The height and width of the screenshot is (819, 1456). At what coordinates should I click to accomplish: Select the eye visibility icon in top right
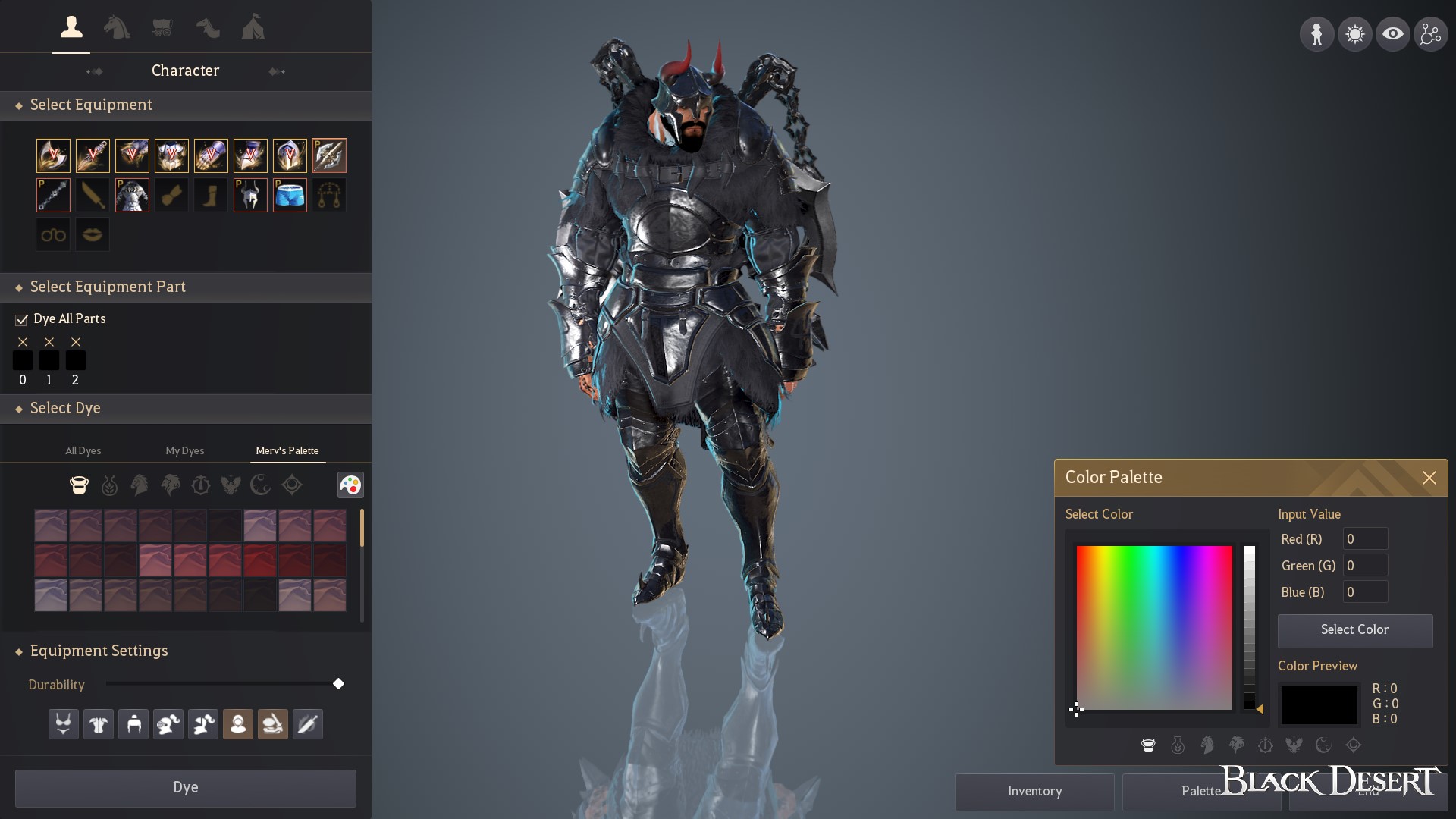(1393, 34)
